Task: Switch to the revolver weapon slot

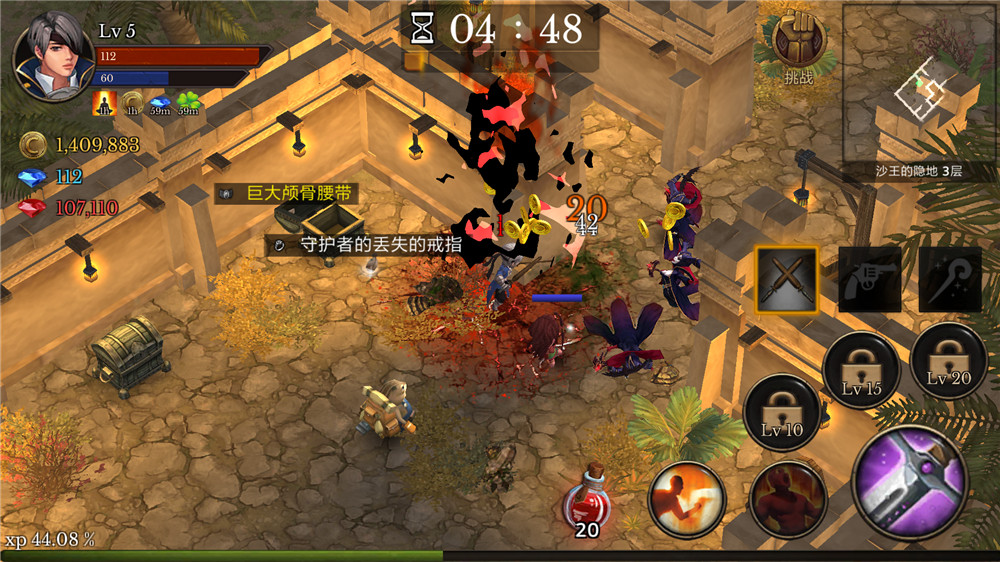Action: click(869, 279)
